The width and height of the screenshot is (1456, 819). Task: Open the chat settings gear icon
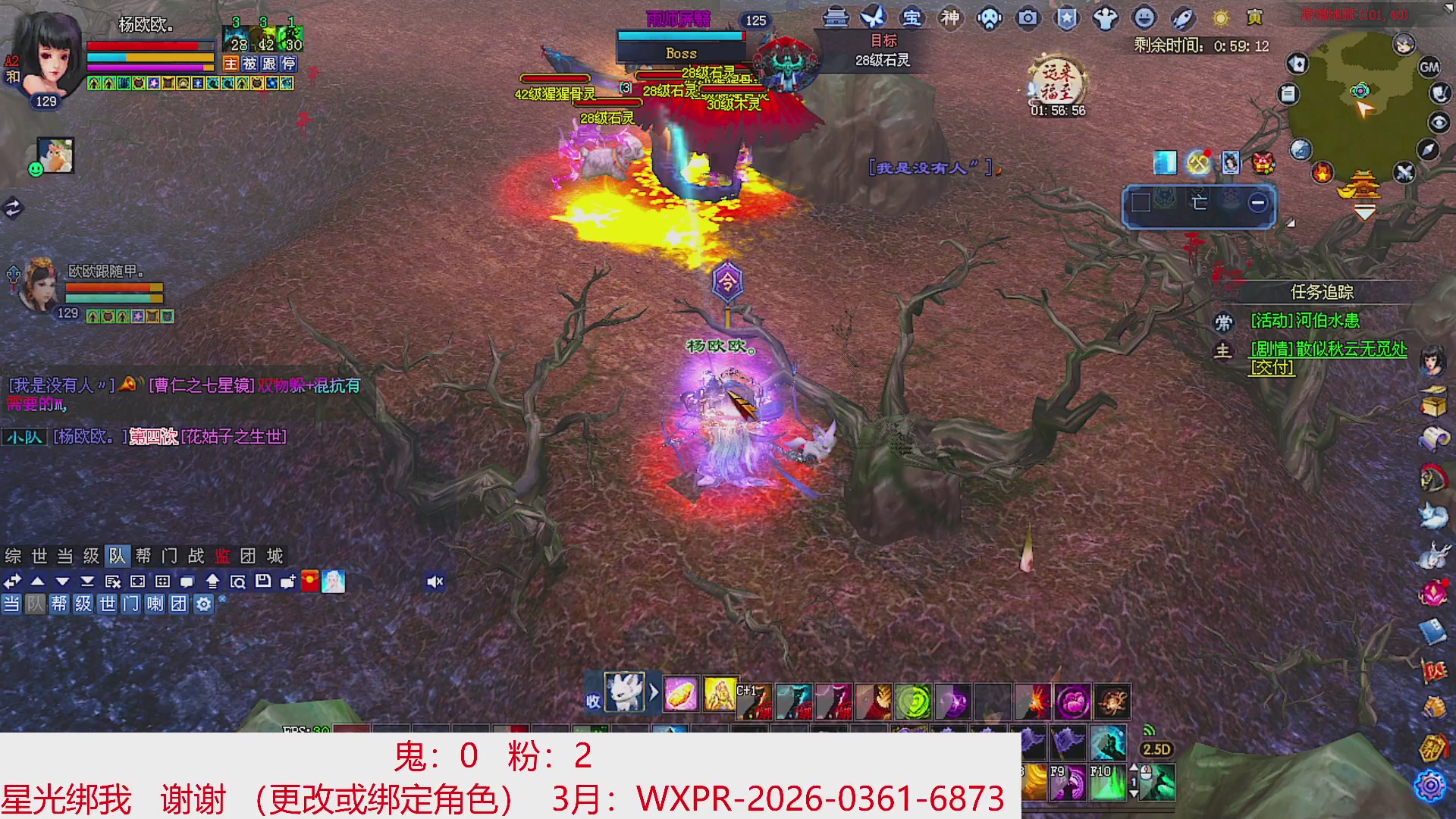tap(202, 604)
